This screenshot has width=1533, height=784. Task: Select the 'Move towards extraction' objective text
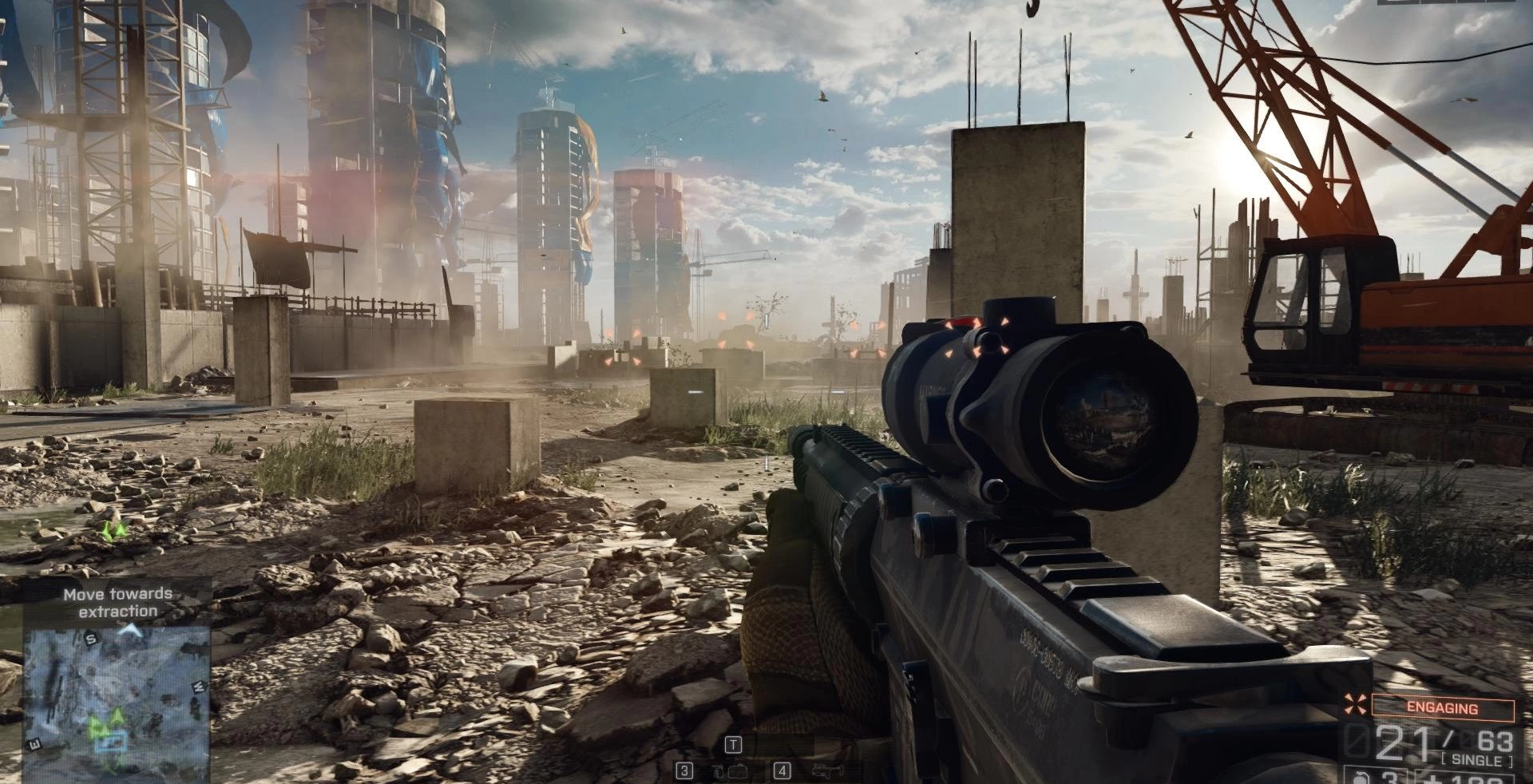117,603
